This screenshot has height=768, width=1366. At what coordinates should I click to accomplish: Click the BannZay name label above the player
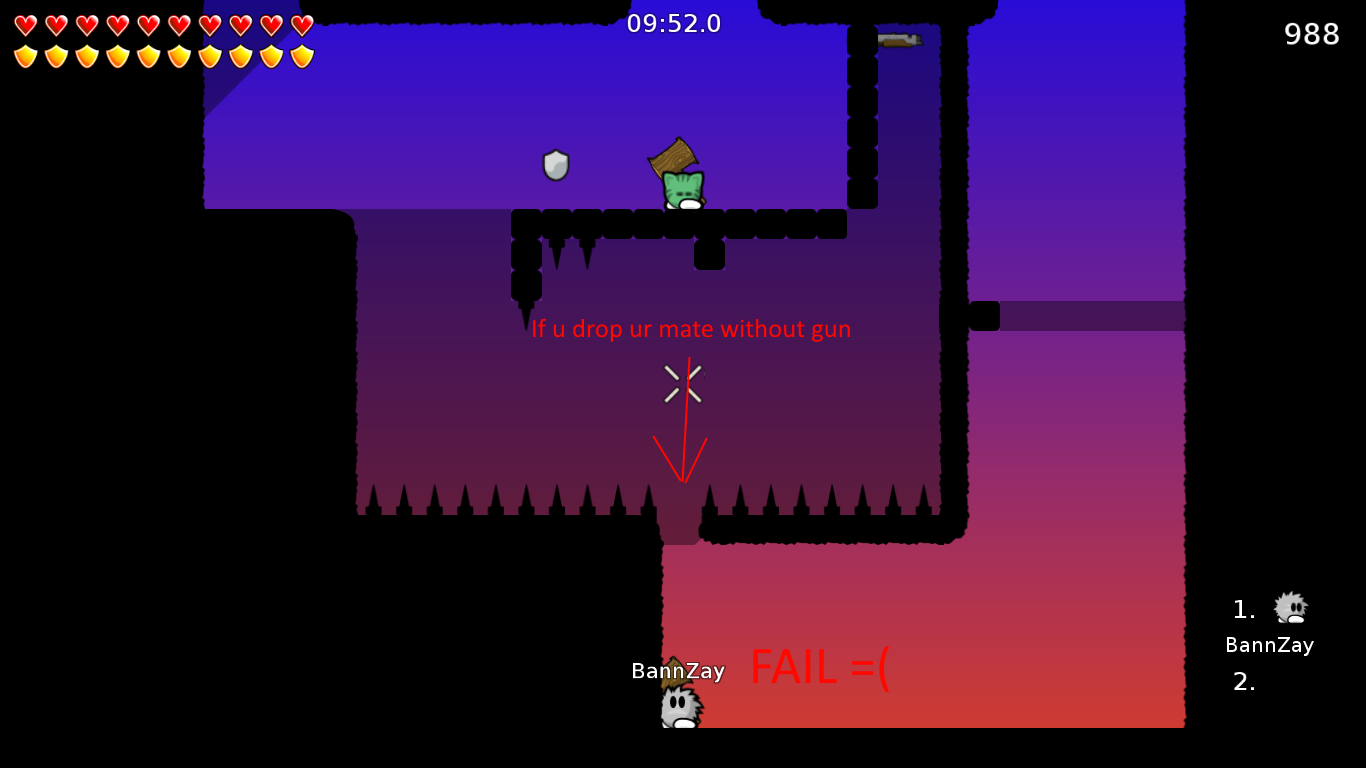tap(678, 672)
